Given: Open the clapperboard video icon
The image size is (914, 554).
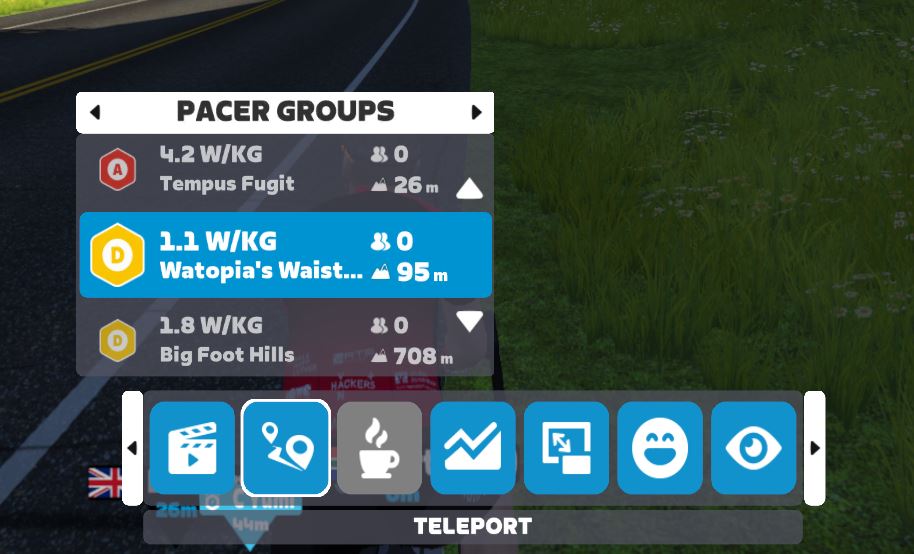Looking at the screenshot, I should (192, 448).
